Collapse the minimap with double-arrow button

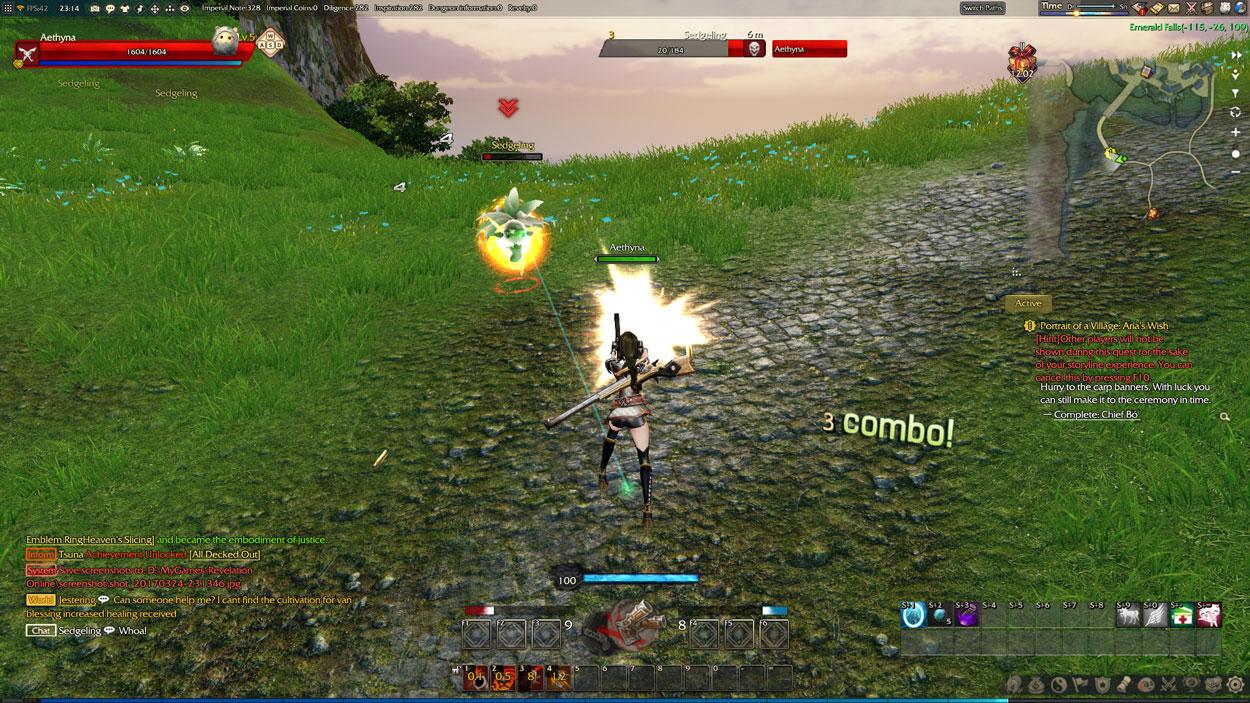[x=1236, y=56]
